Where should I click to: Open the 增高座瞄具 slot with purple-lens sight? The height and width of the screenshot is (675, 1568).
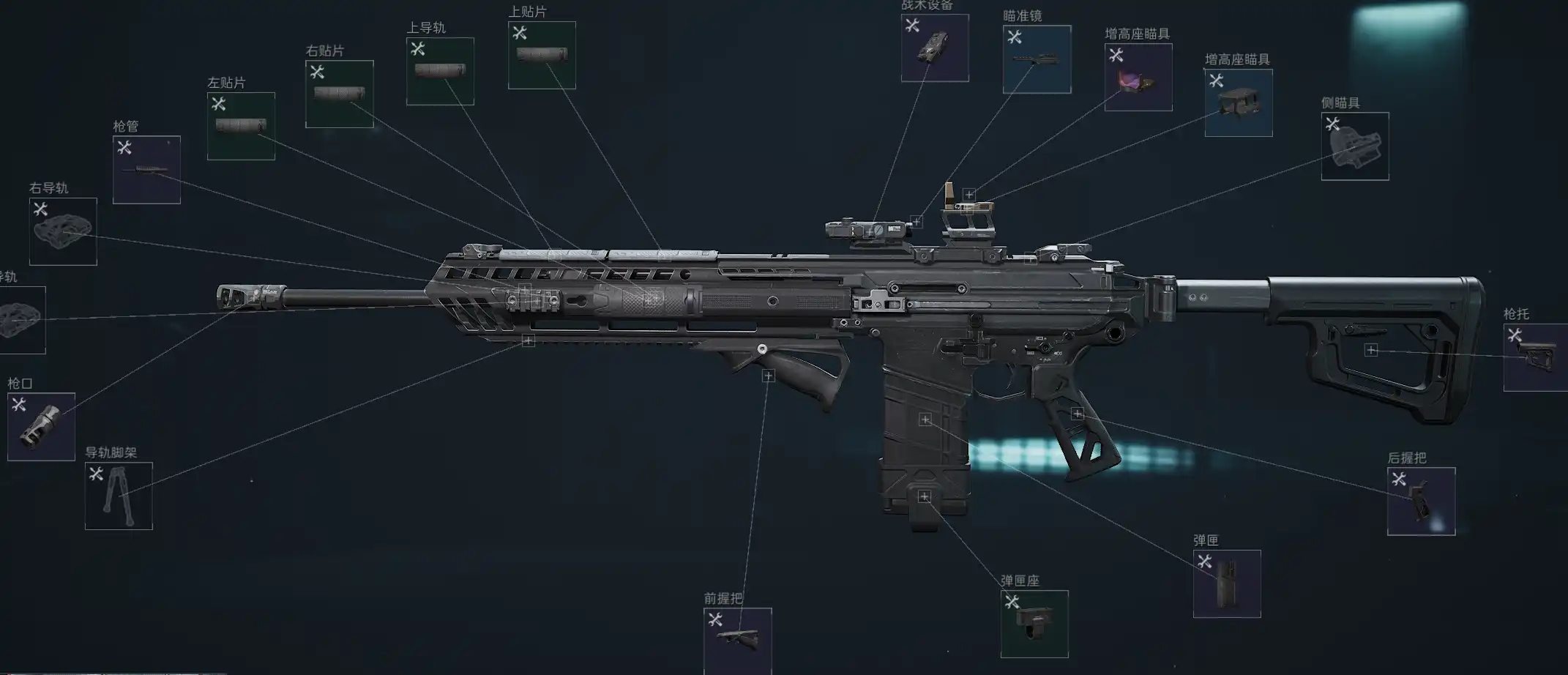point(1138,77)
